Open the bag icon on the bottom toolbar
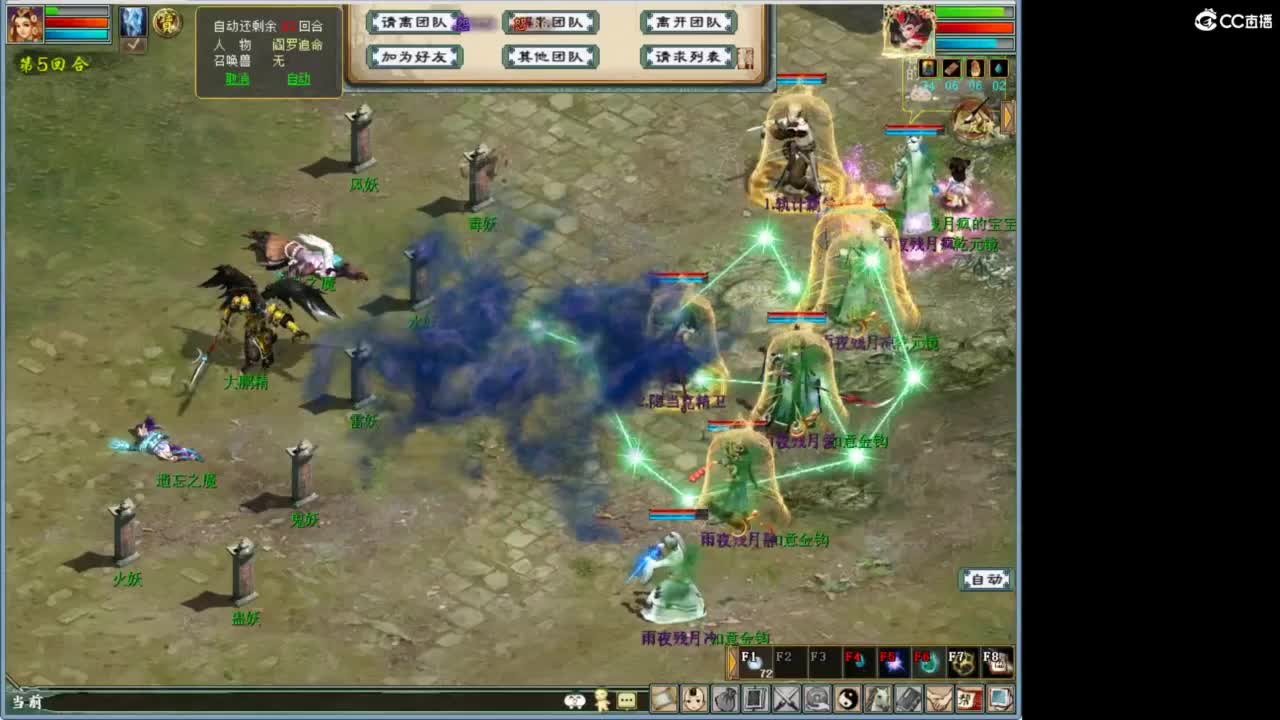Screen dimensions: 1280x720 726,697
